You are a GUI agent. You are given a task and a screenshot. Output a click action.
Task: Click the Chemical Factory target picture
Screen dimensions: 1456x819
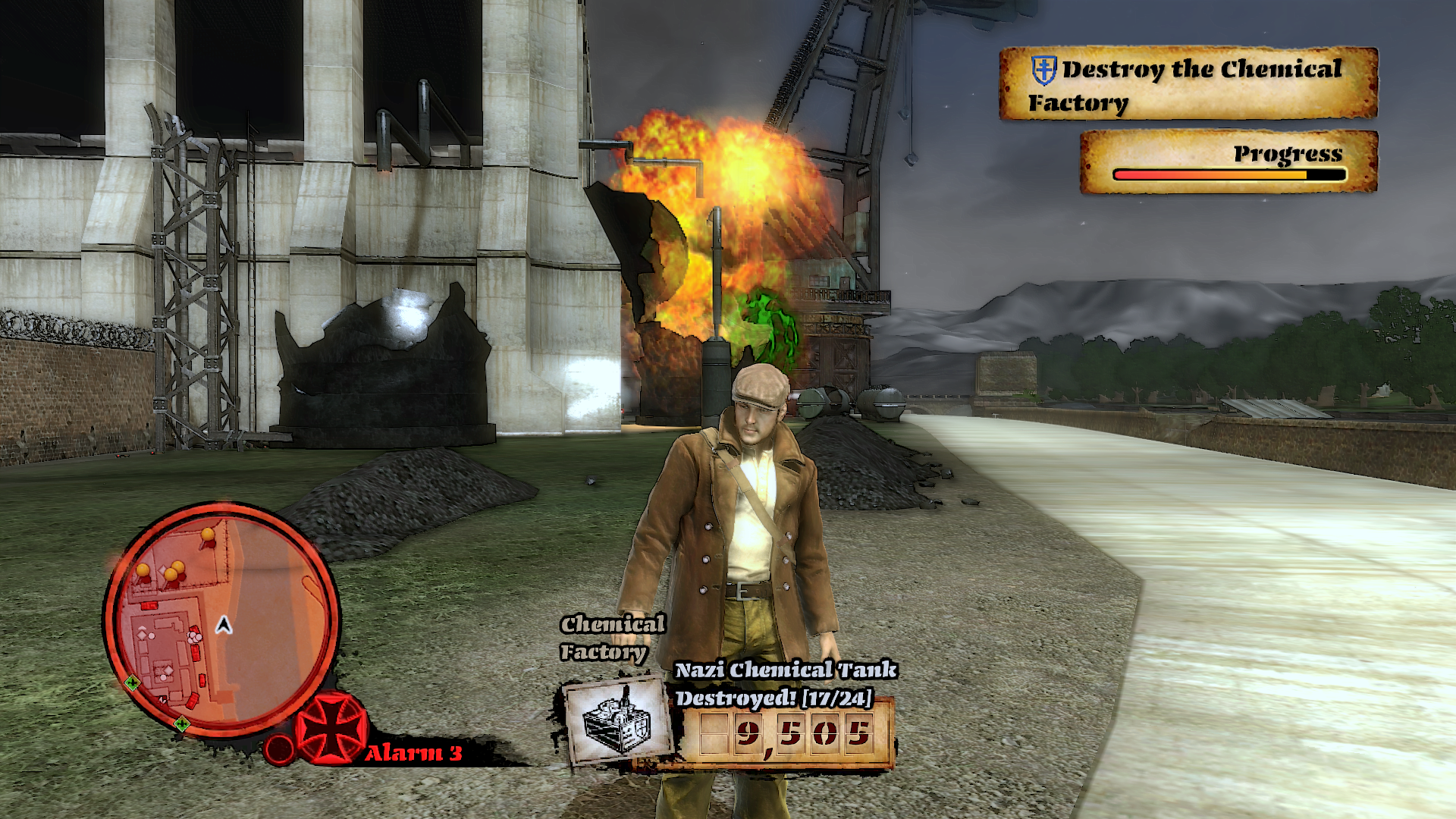(618, 721)
